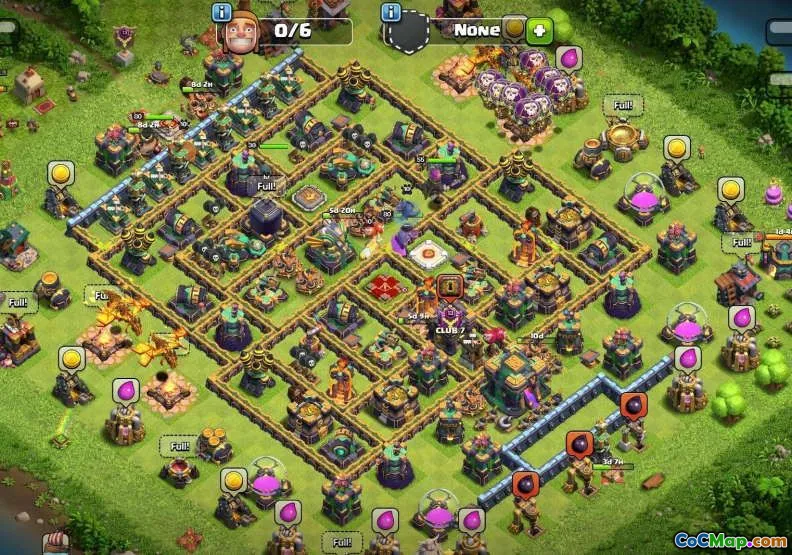Click the green plus shield button
This screenshot has height=555, width=792.
pyautogui.click(x=540, y=30)
